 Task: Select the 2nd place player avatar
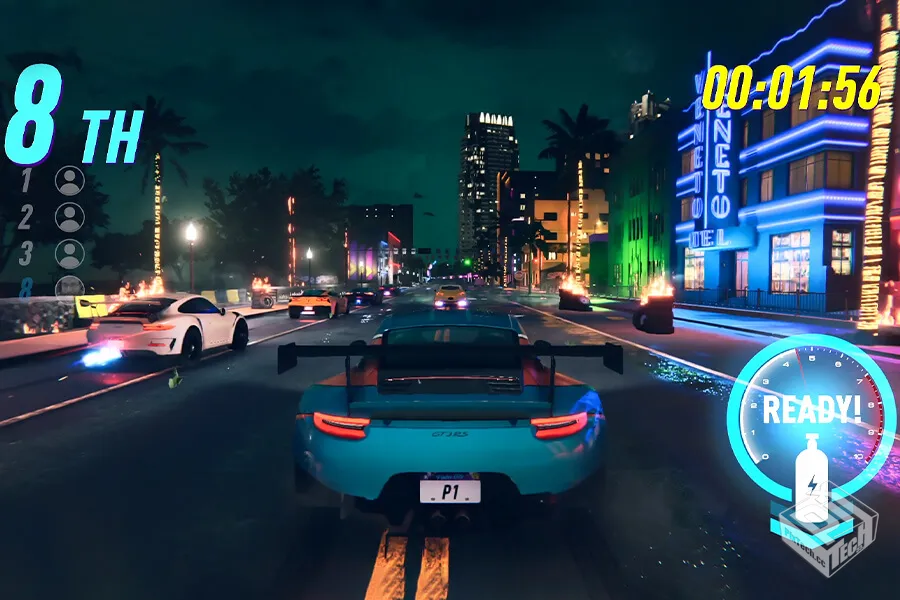(x=70, y=217)
